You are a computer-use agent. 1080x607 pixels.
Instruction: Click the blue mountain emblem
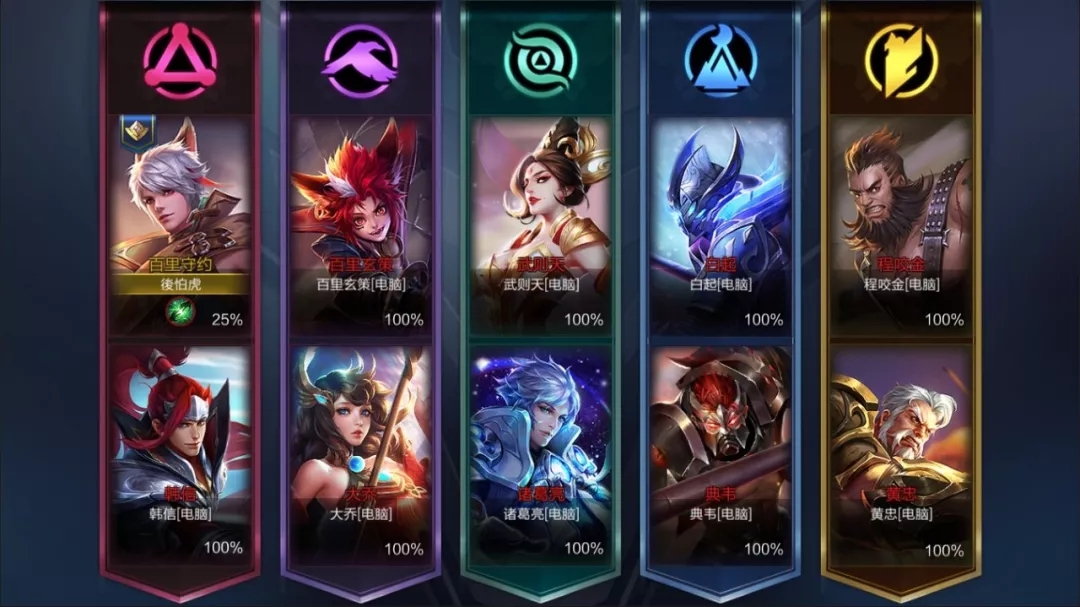coord(720,60)
